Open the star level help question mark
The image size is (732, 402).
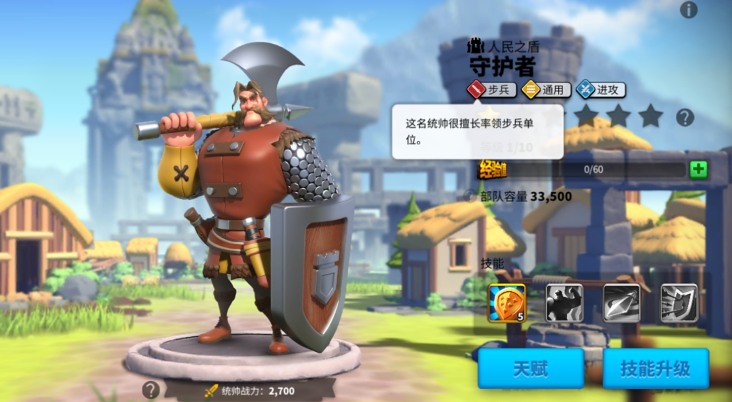[x=685, y=117]
